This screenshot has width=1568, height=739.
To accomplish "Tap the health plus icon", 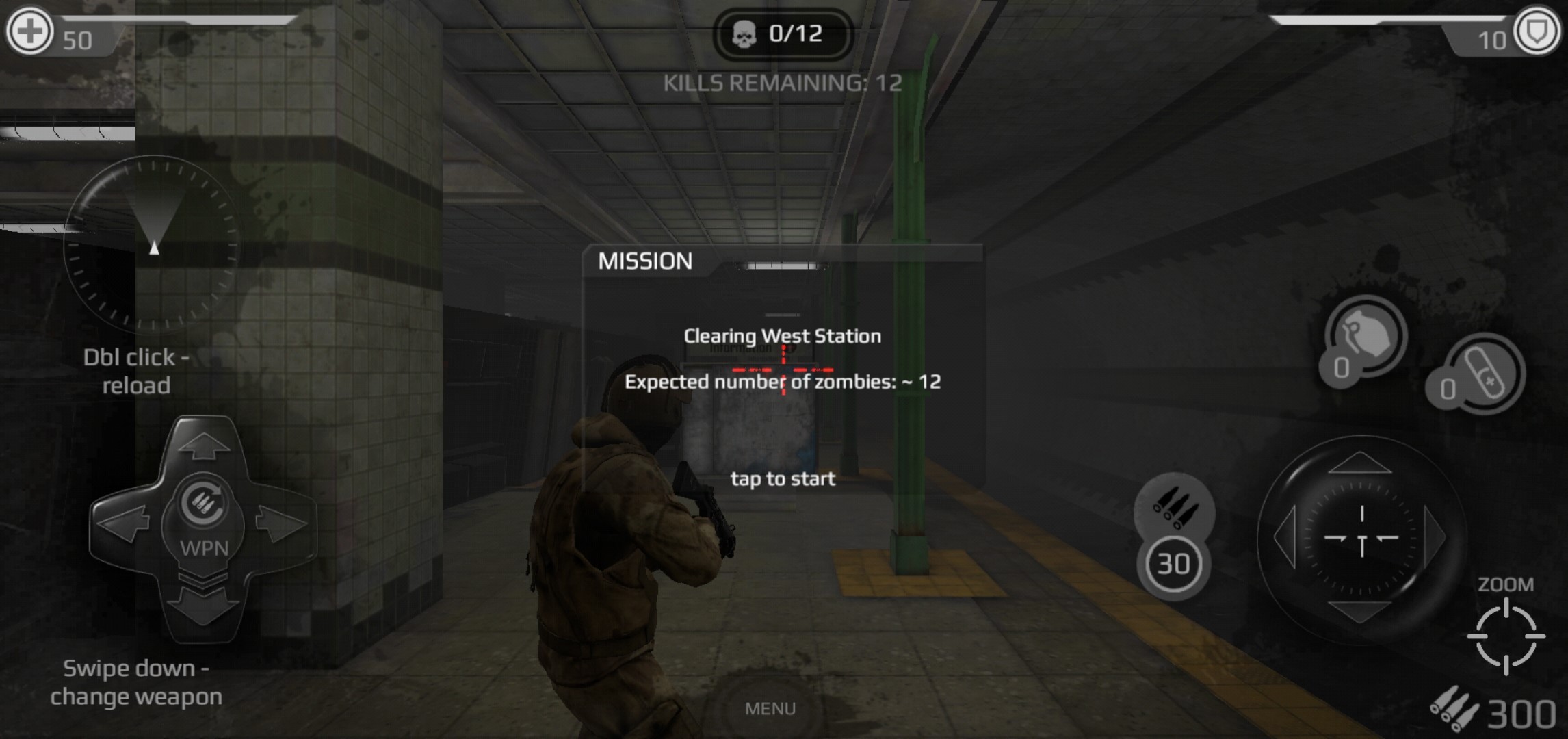I will pos(29,31).
